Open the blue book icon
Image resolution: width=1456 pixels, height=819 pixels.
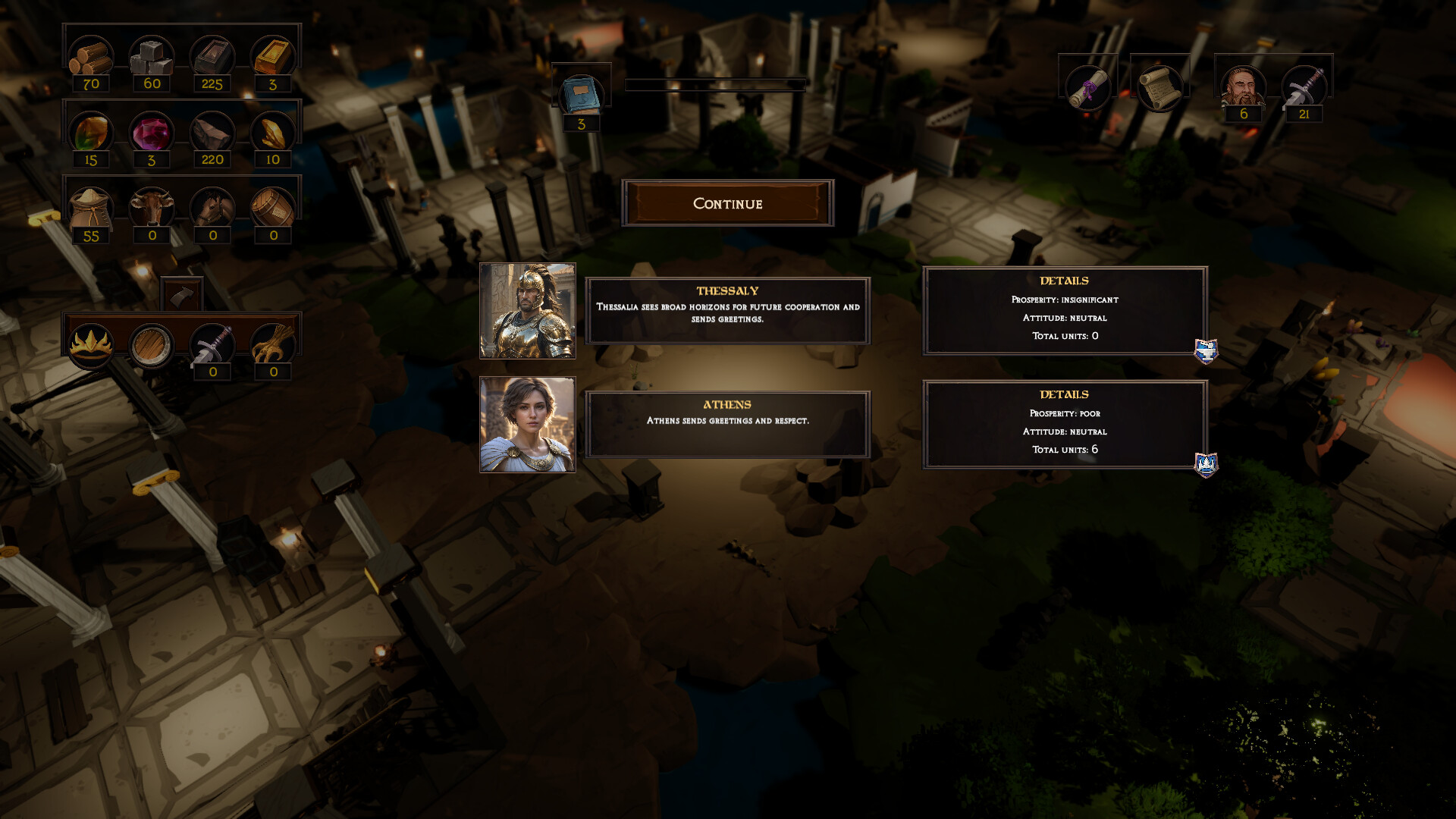(581, 96)
